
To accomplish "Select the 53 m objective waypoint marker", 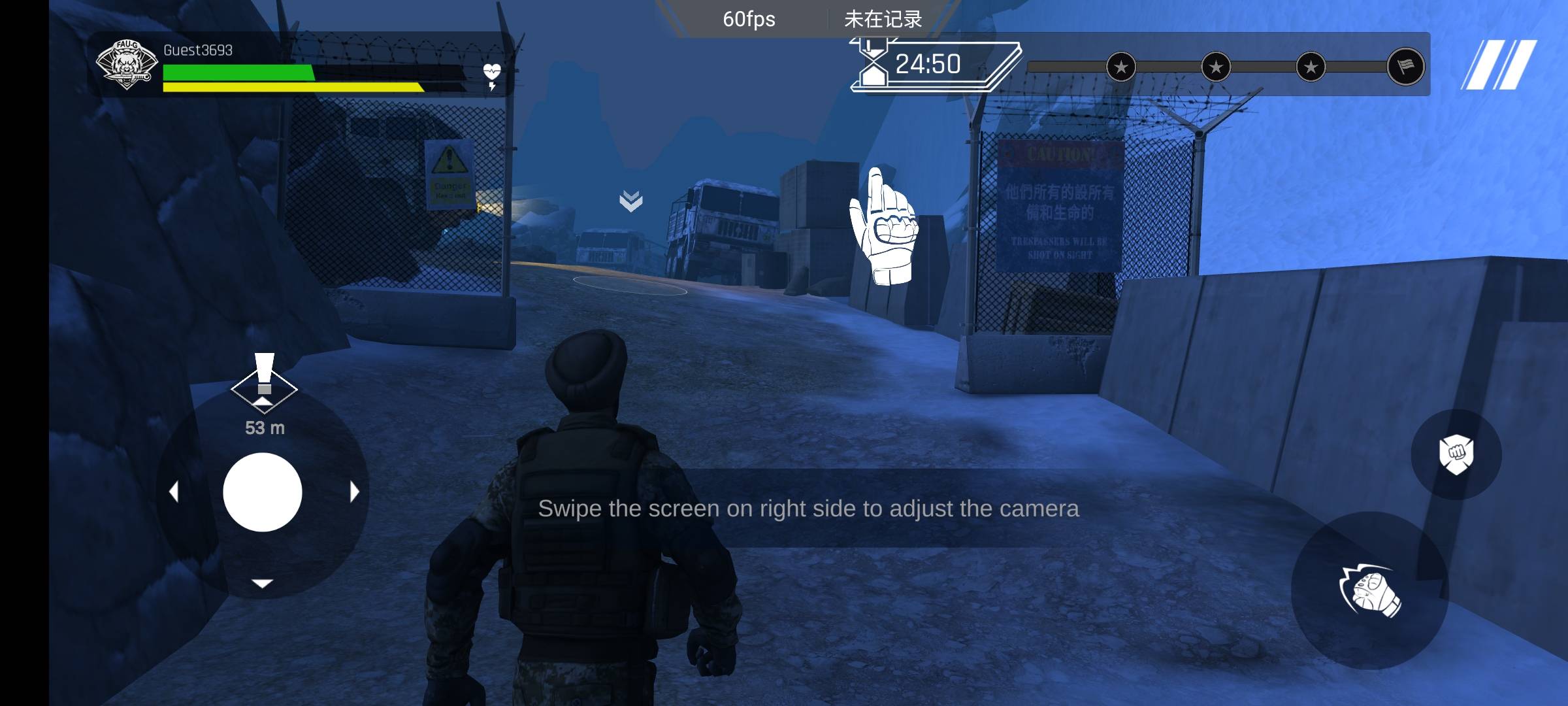I will point(264,386).
